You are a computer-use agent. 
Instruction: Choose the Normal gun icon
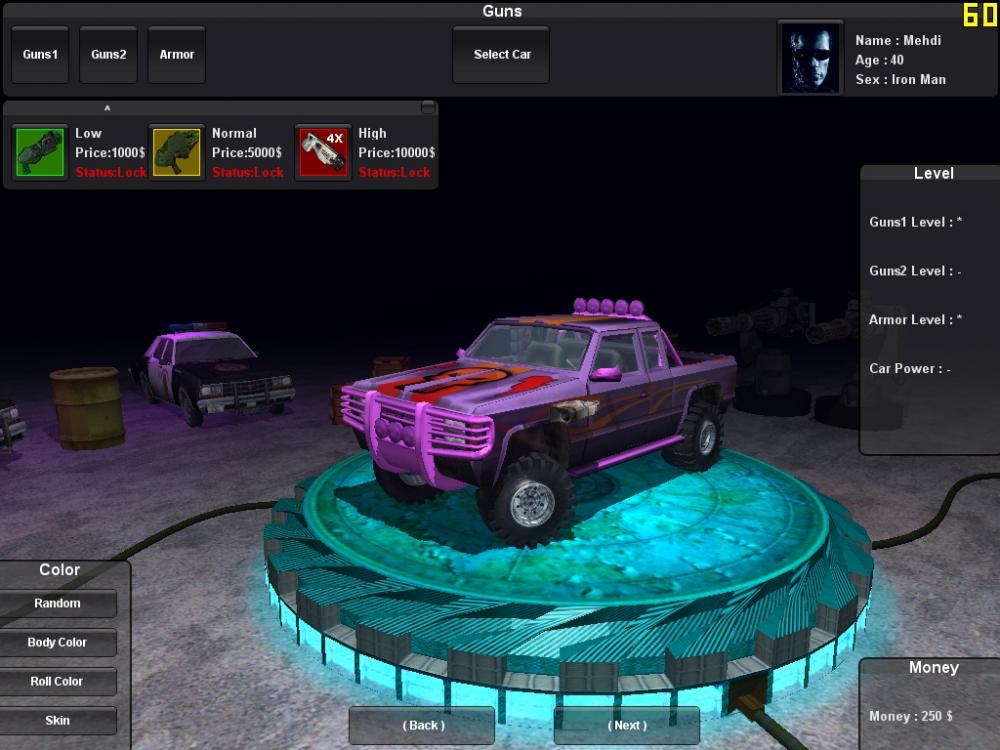[177, 153]
